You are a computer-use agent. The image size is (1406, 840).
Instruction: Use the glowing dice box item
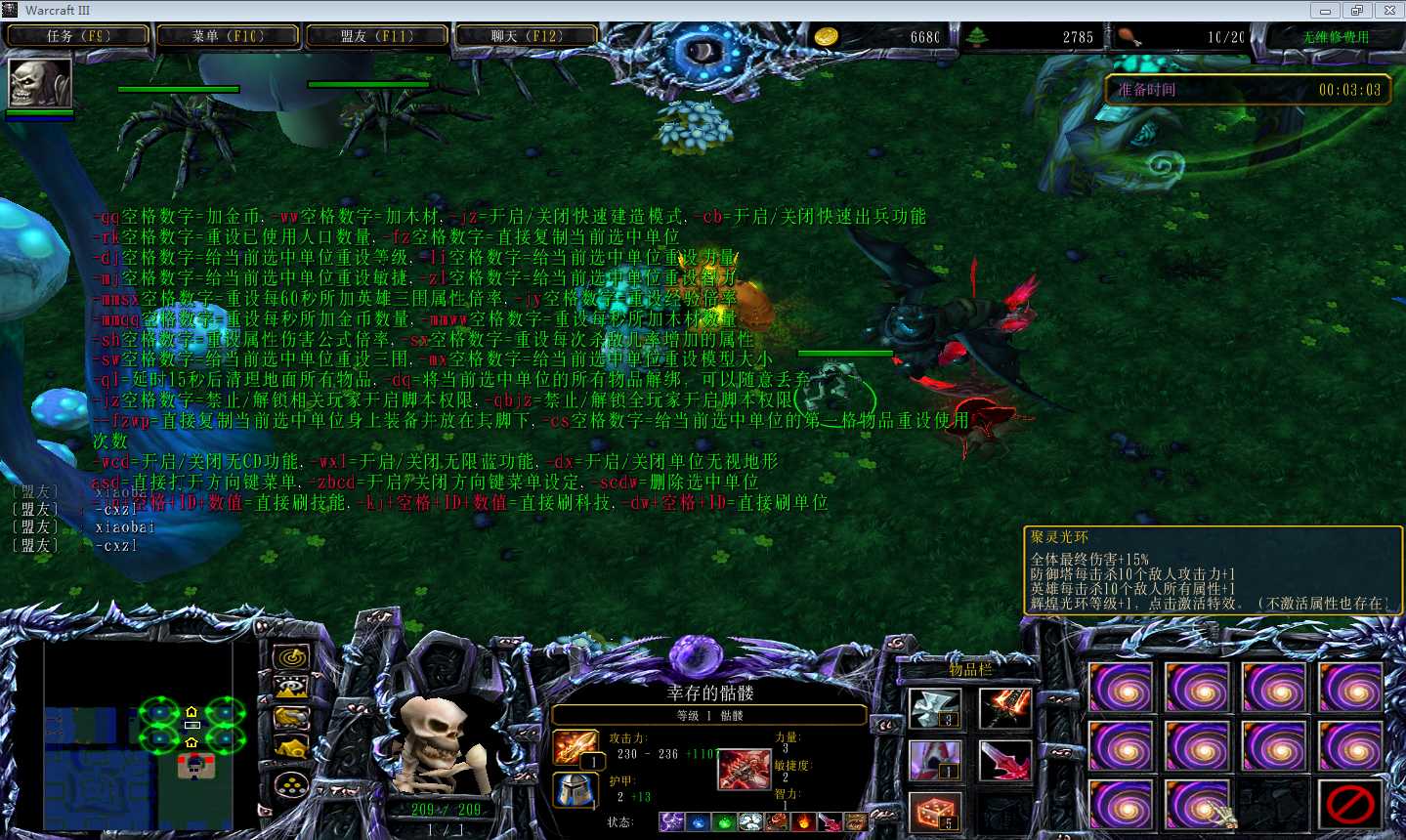pos(934,812)
